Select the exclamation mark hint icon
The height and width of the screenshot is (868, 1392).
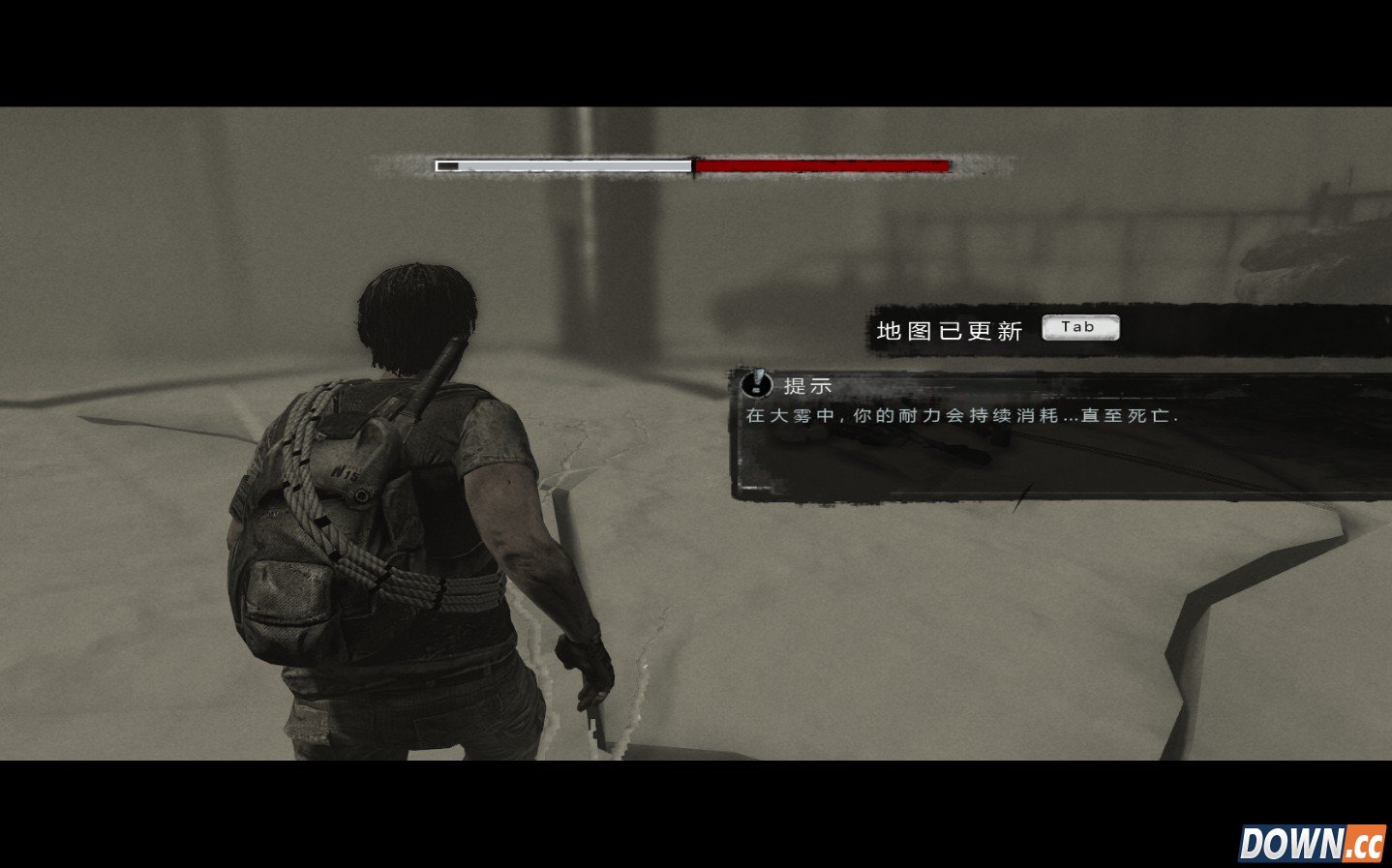756,384
